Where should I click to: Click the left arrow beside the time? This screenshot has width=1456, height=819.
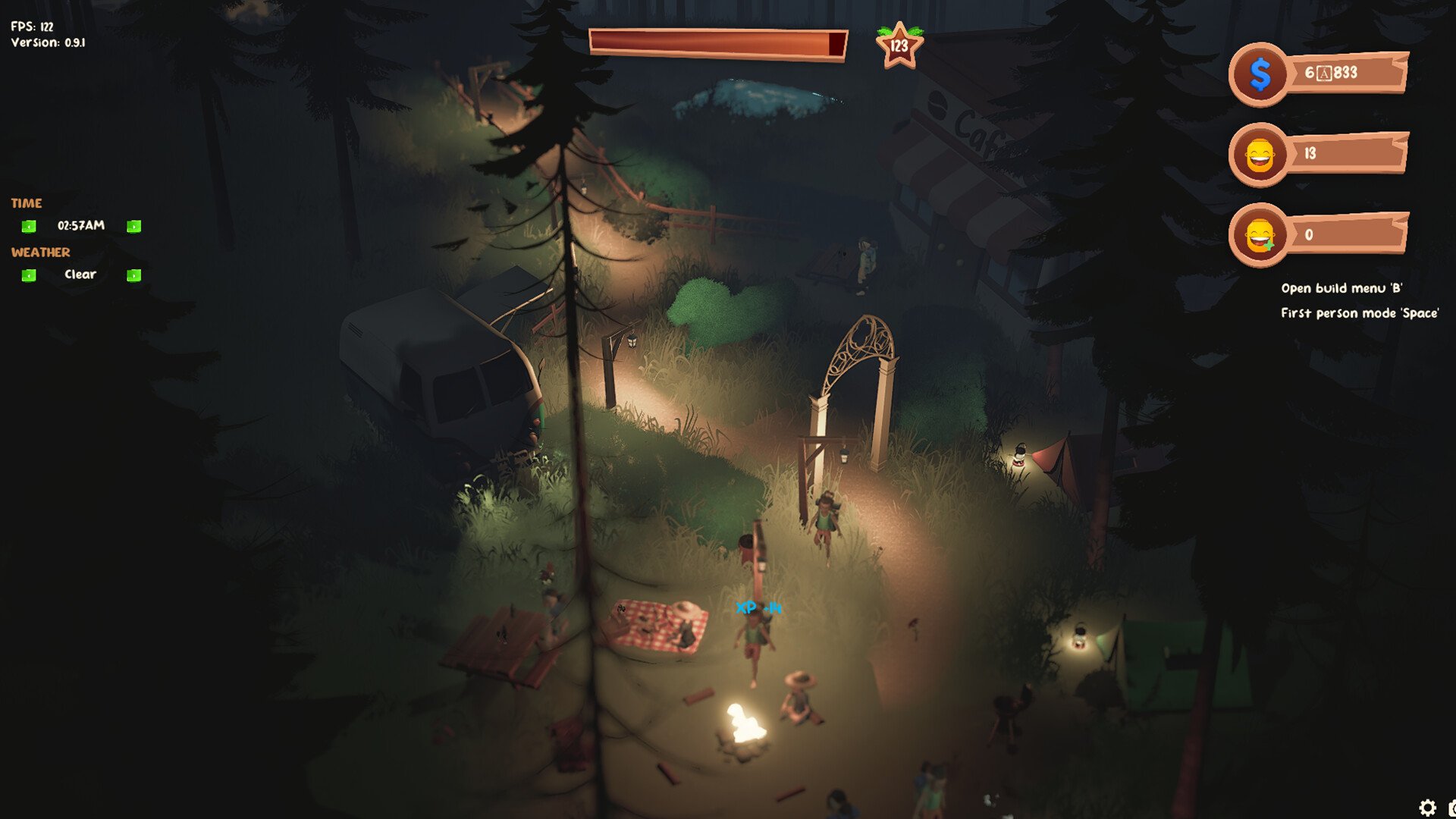coord(29,226)
